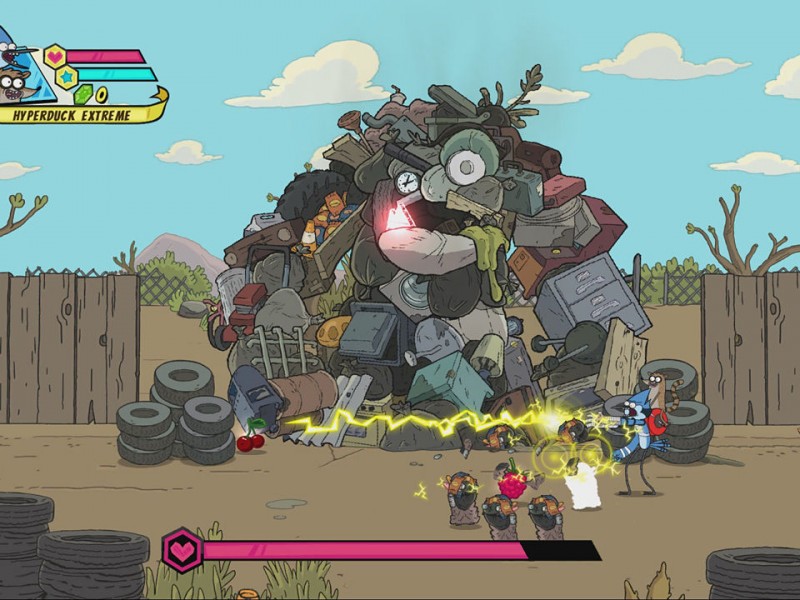Click the blue star special icon
The width and height of the screenshot is (800, 600).
tap(66, 76)
